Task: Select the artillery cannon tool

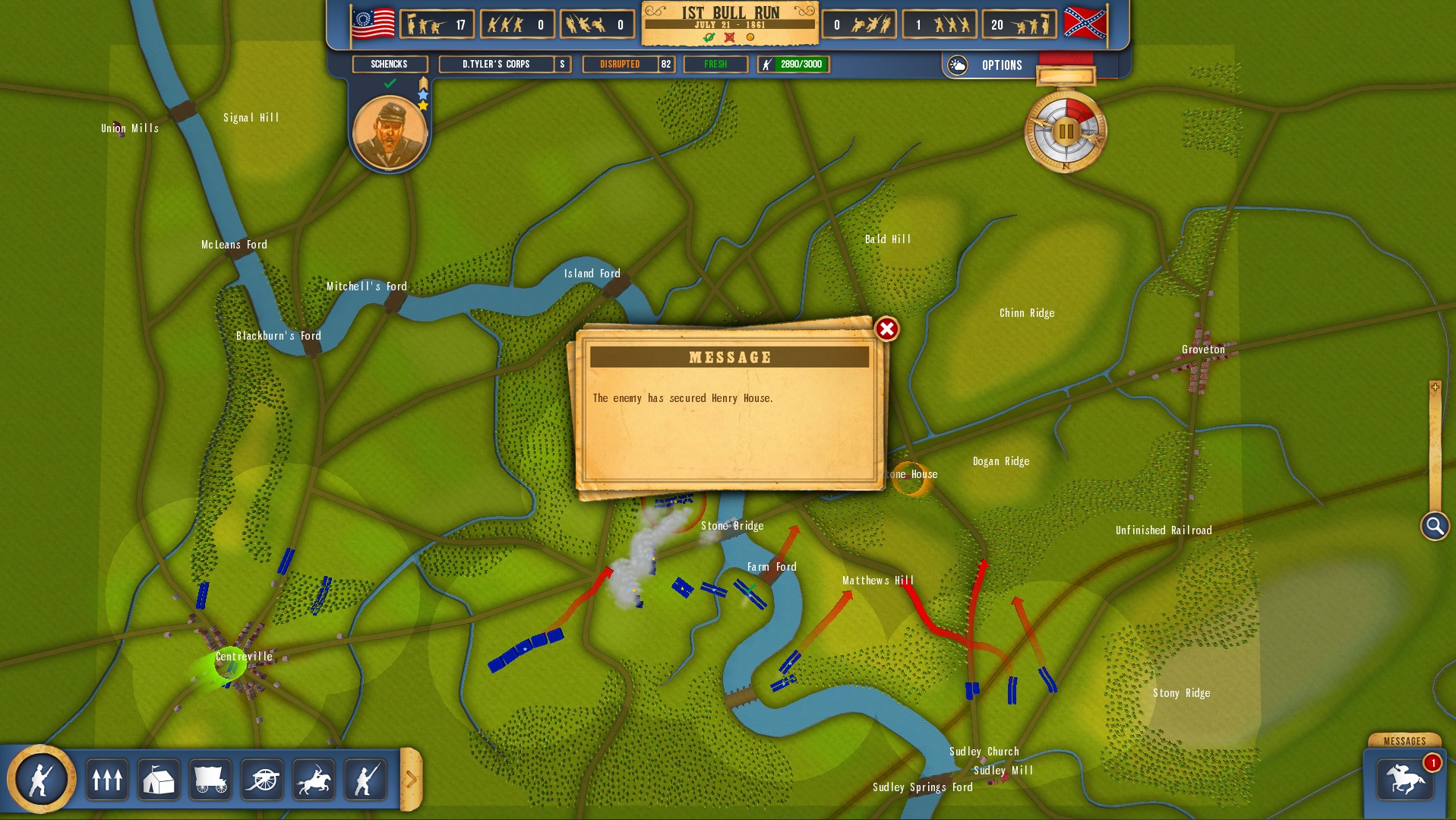Action: click(x=261, y=778)
